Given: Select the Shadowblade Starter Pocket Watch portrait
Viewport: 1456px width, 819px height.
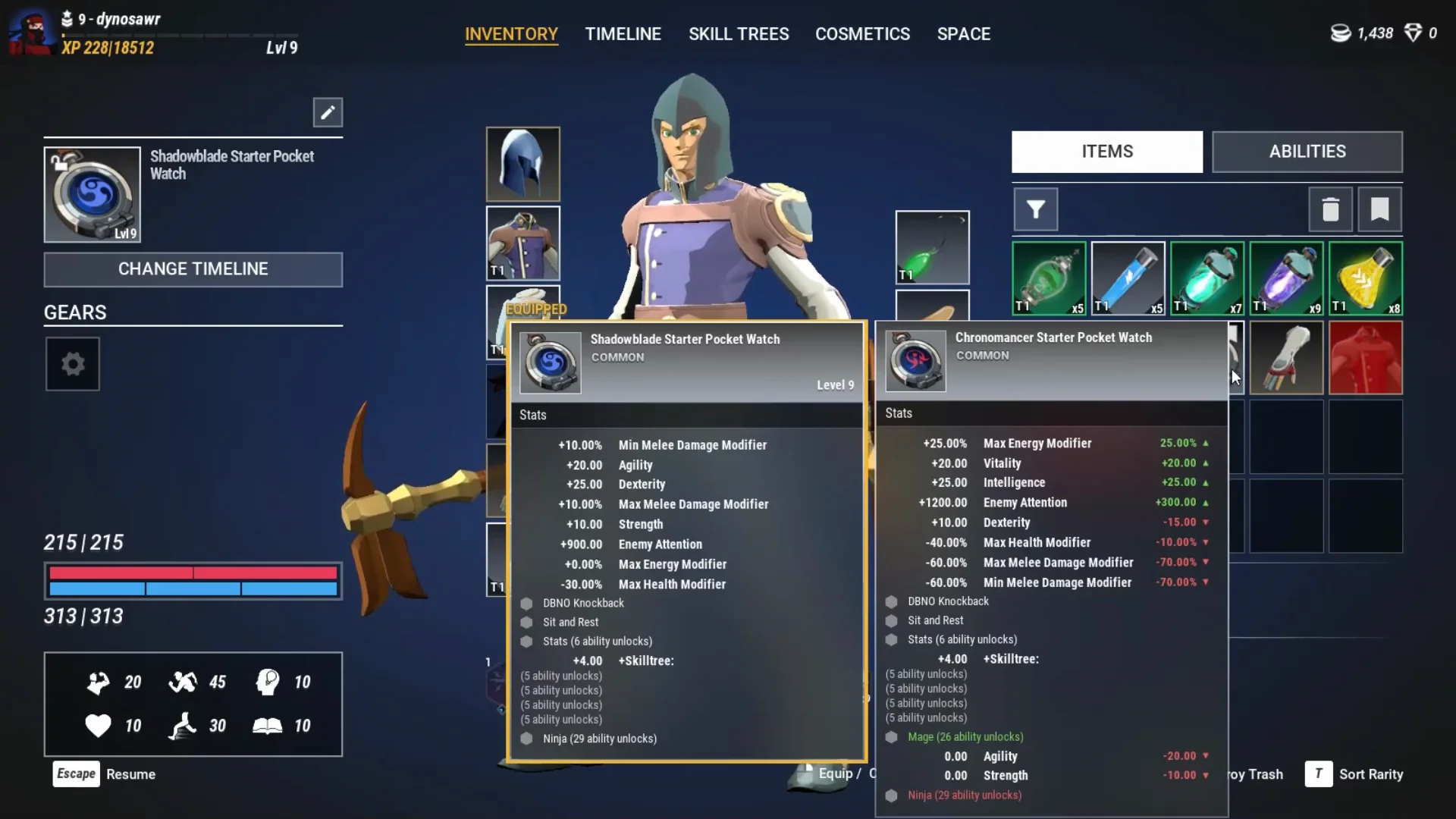Looking at the screenshot, I should click(x=92, y=195).
